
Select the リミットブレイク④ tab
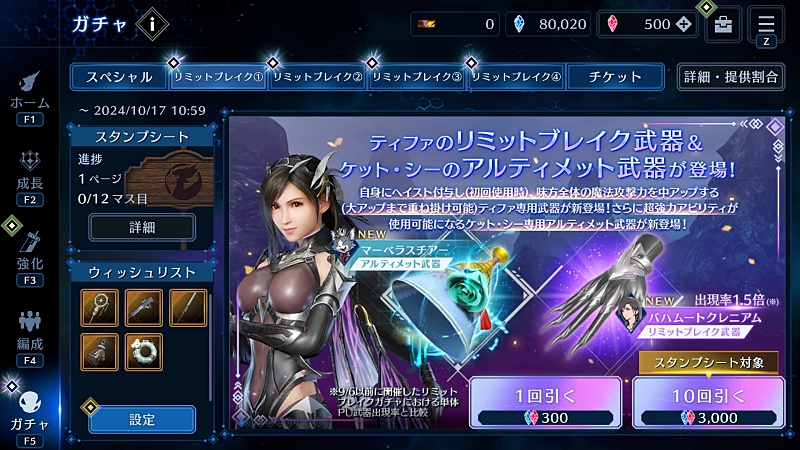click(516, 76)
